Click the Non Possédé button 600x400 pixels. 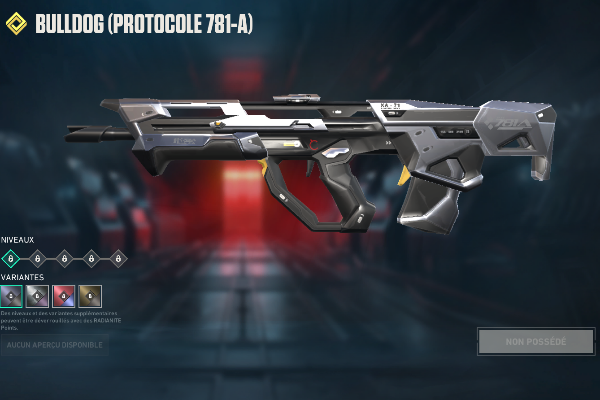[536, 341]
